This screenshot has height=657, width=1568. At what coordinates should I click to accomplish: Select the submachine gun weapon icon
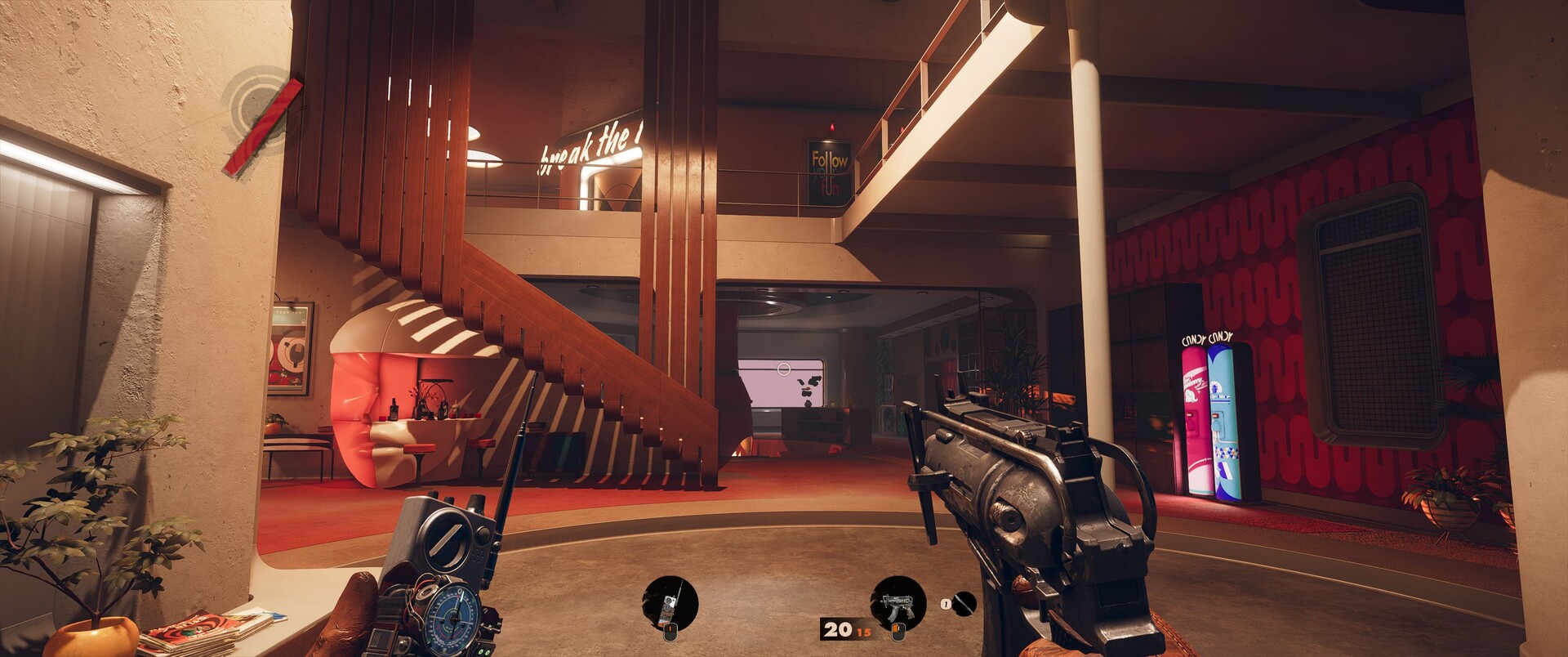[898, 603]
